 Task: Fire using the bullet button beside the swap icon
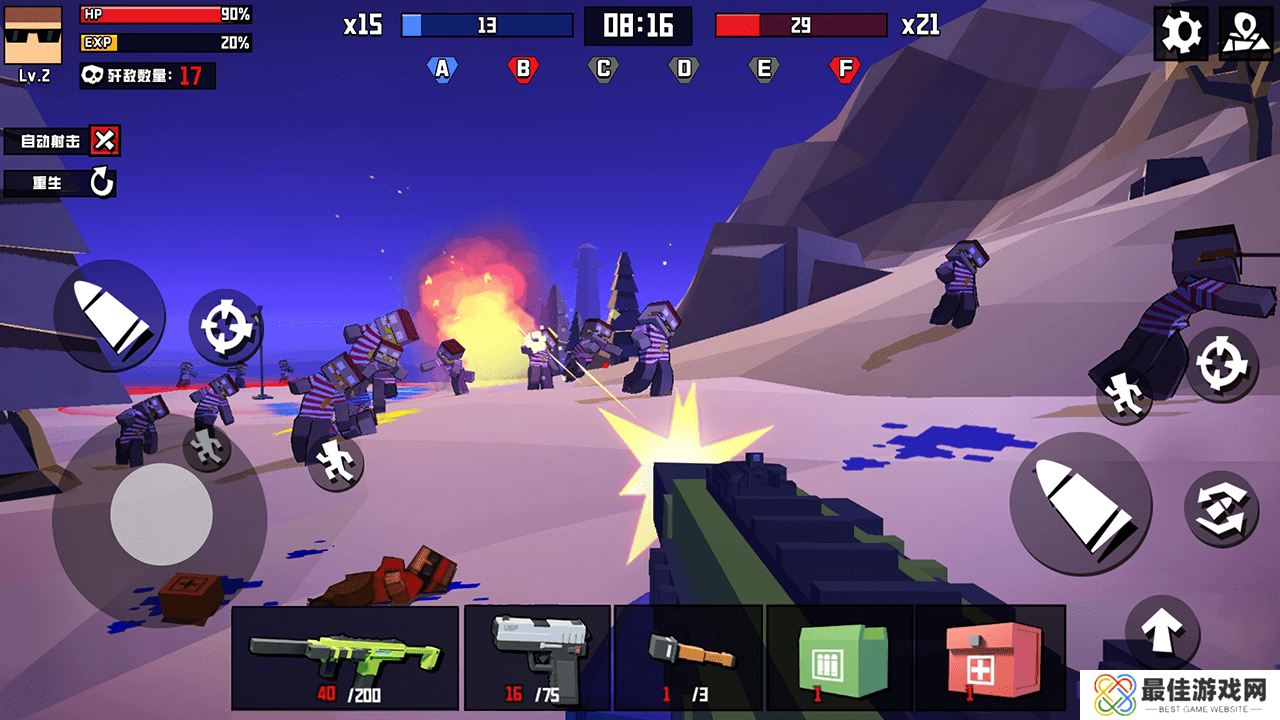pos(1080,504)
